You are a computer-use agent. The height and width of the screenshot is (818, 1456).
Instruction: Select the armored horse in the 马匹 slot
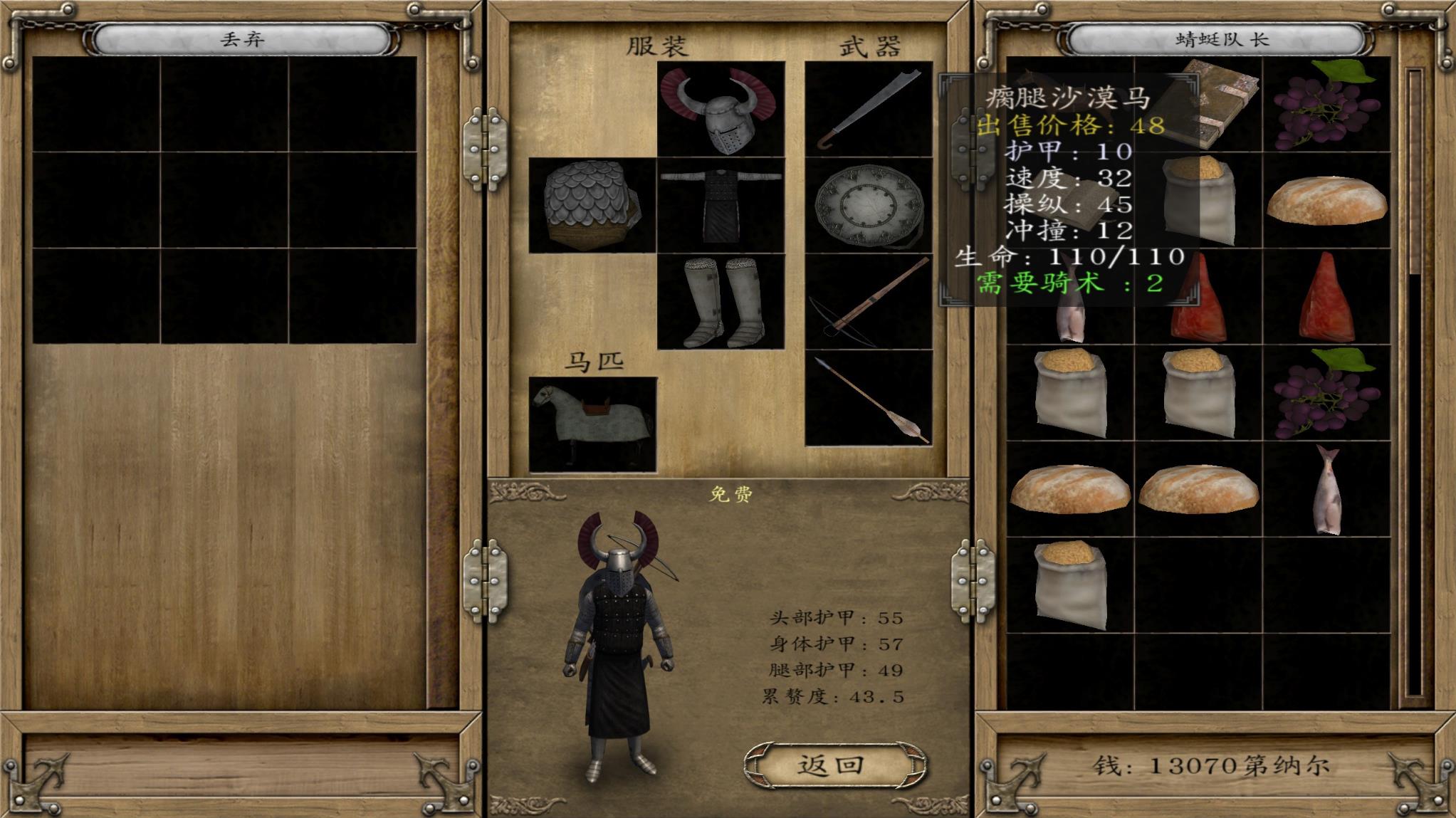(592, 424)
